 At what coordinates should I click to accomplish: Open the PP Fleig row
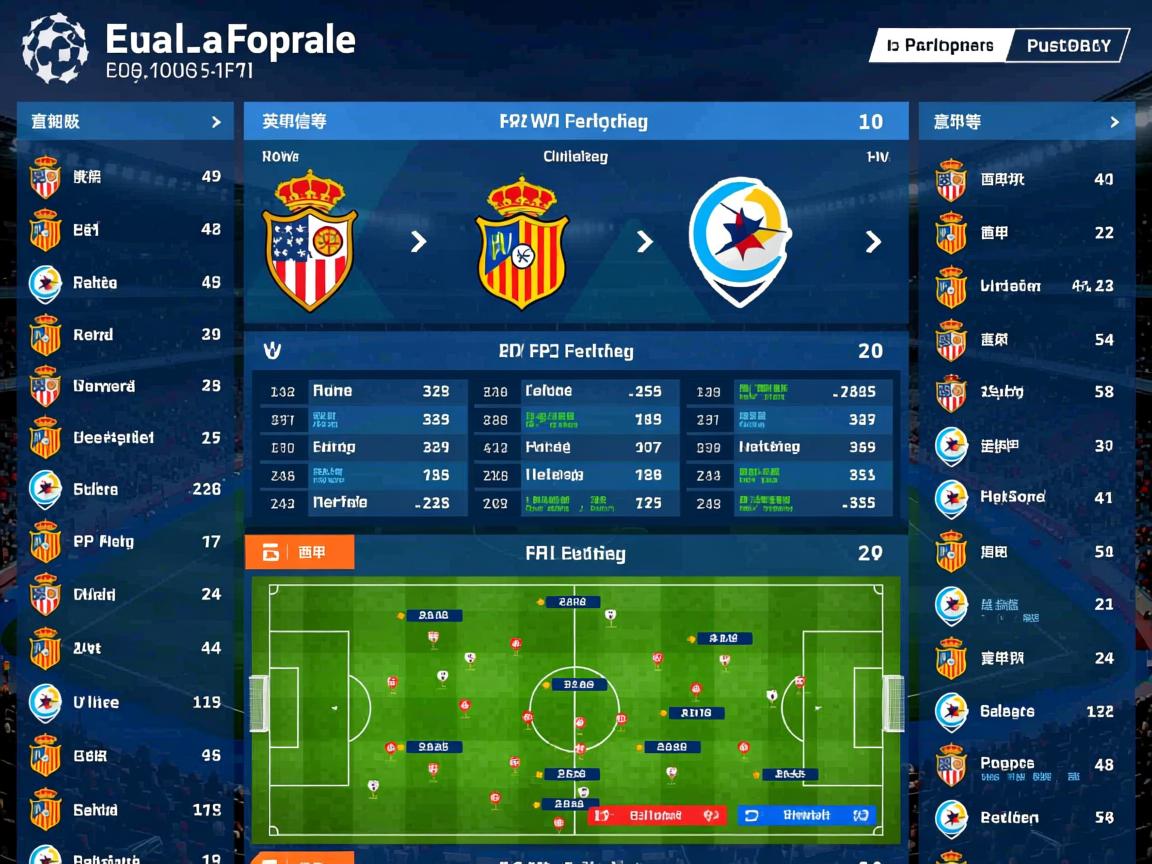click(125, 542)
